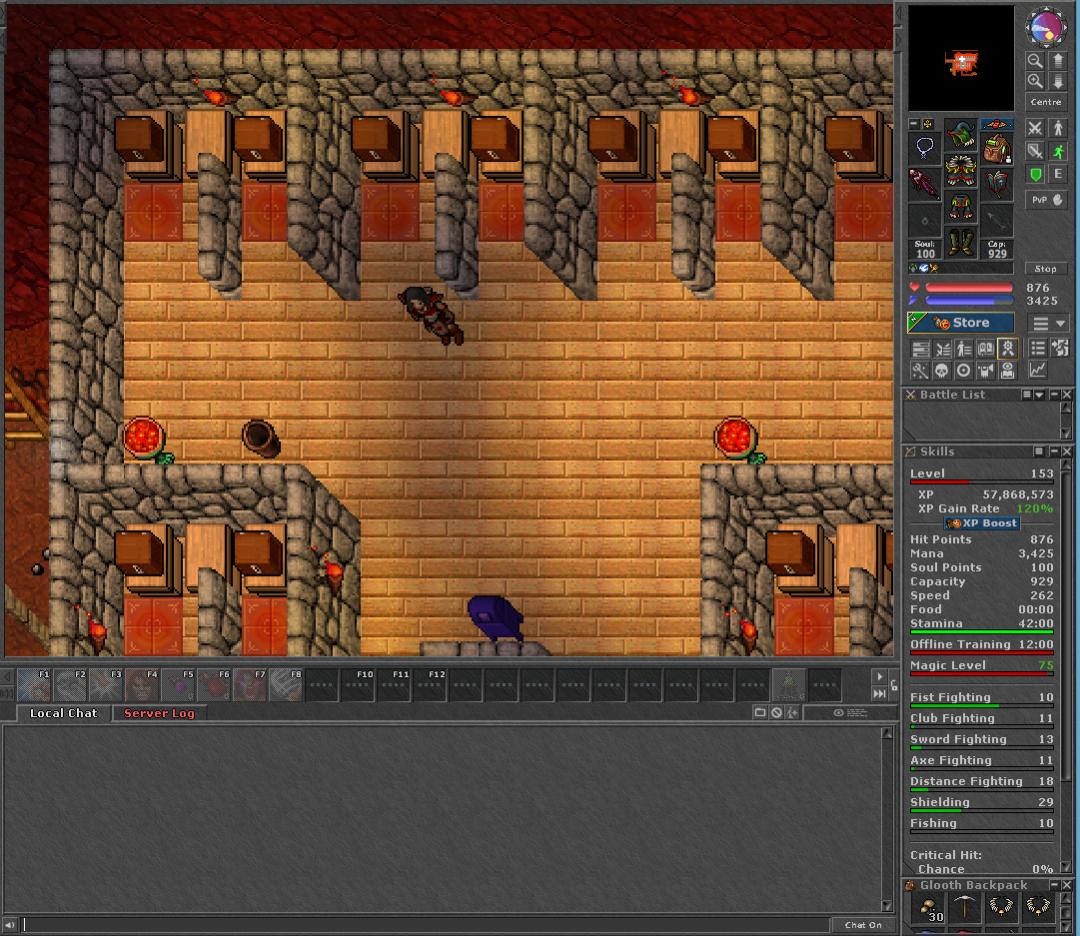
Task: Use the F1 hotkey action slot
Action: coord(34,685)
